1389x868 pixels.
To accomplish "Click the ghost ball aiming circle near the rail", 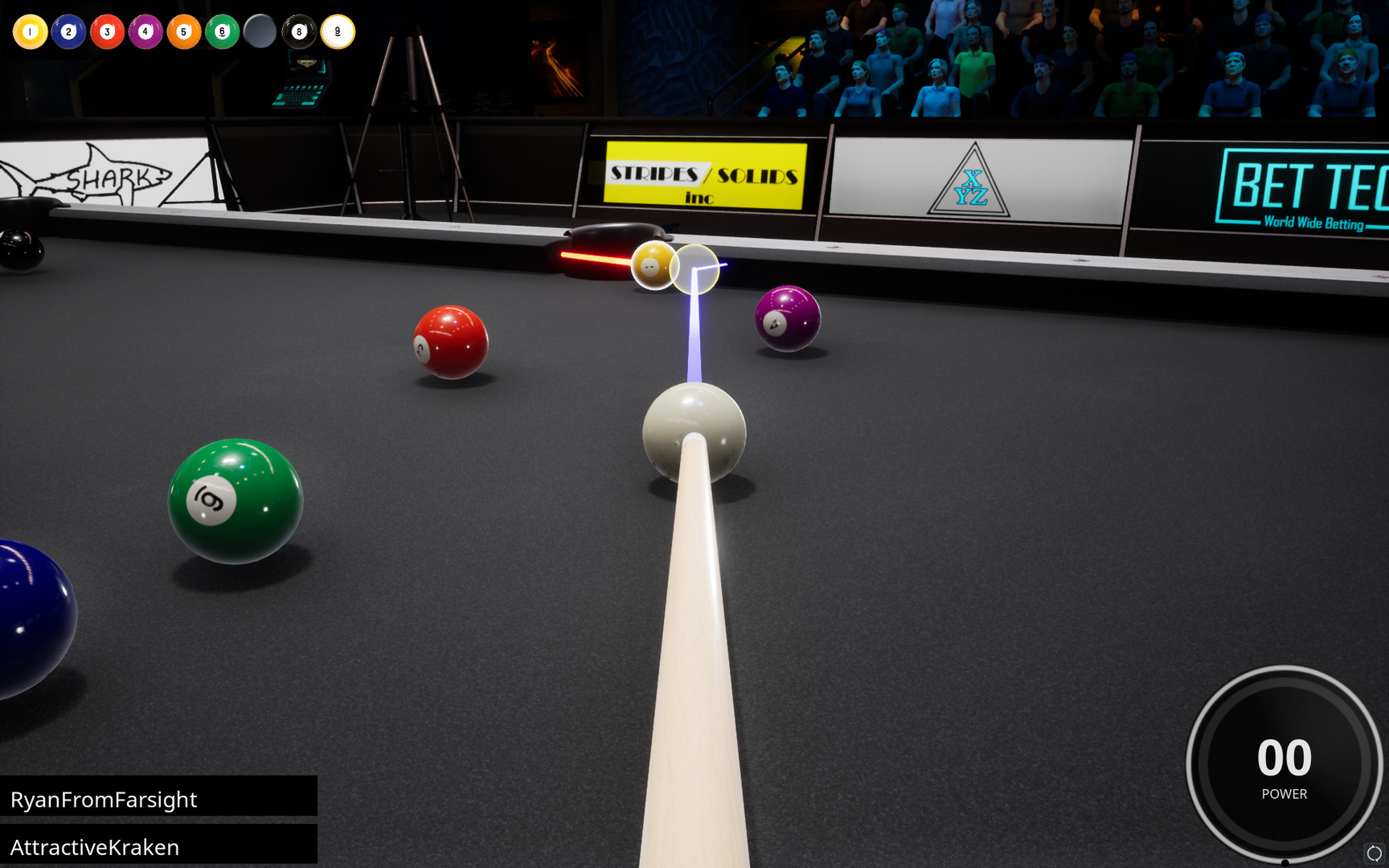I will tap(694, 269).
